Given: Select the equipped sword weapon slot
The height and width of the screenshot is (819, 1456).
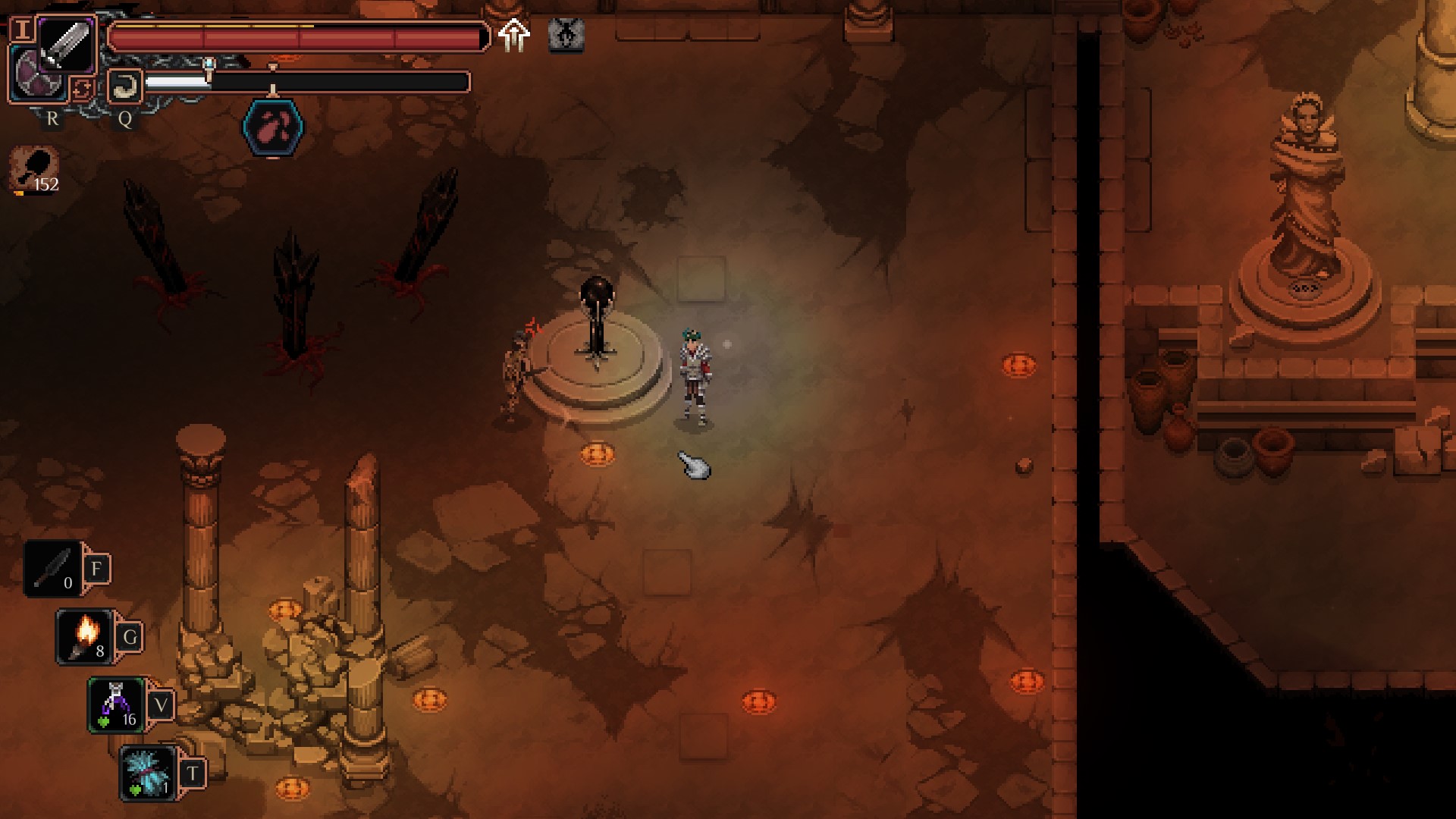Looking at the screenshot, I should [67, 45].
